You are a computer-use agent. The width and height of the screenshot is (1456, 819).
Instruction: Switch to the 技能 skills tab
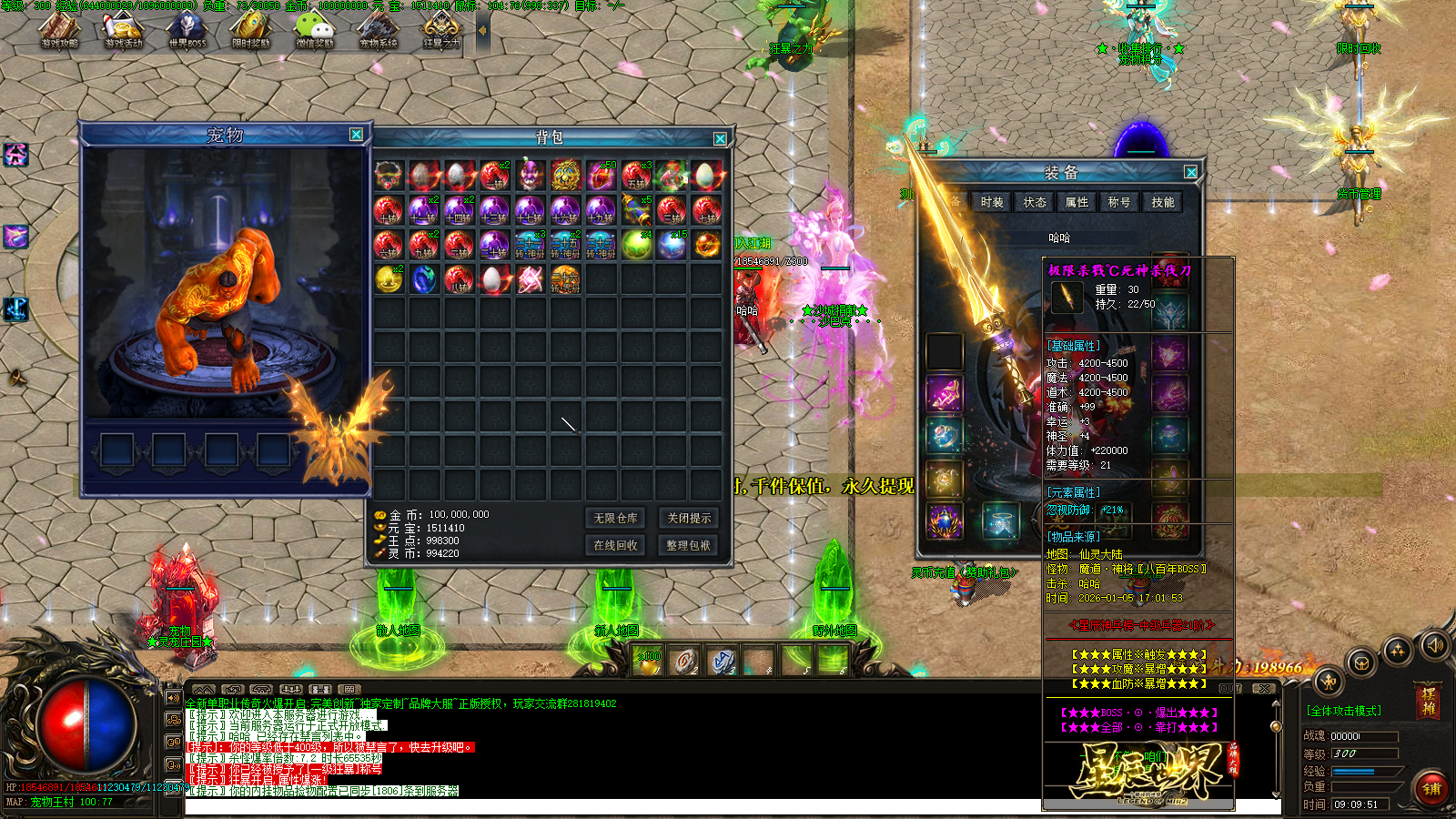(1163, 202)
